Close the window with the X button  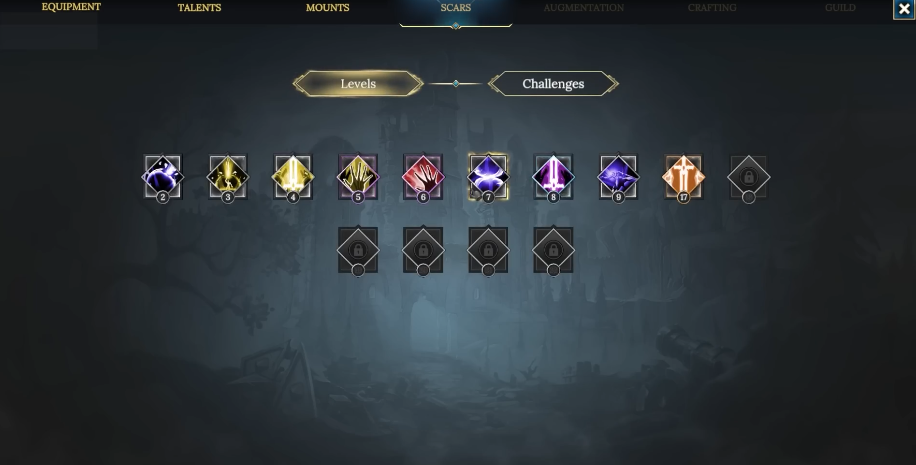point(905,9)
